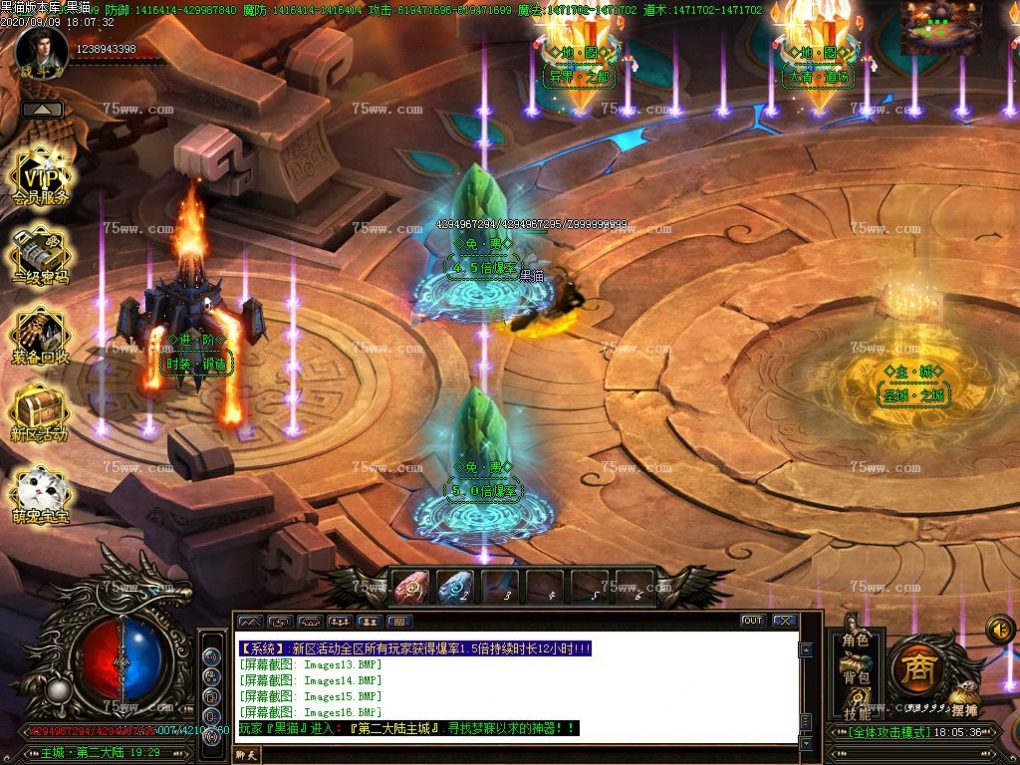
Task: Open the 二级密码 lock icon
Action: 40,257
